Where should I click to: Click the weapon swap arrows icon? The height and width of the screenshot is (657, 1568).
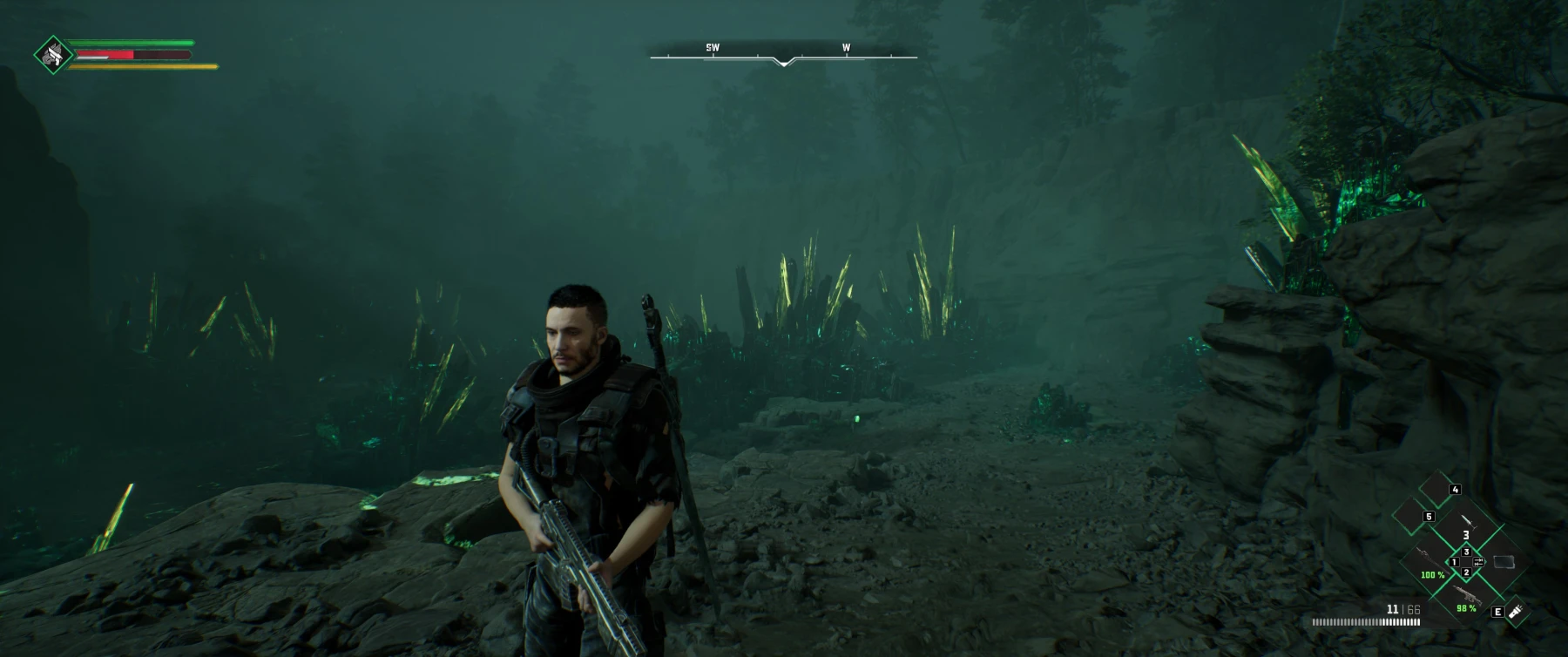click(x=1478, y=562)
